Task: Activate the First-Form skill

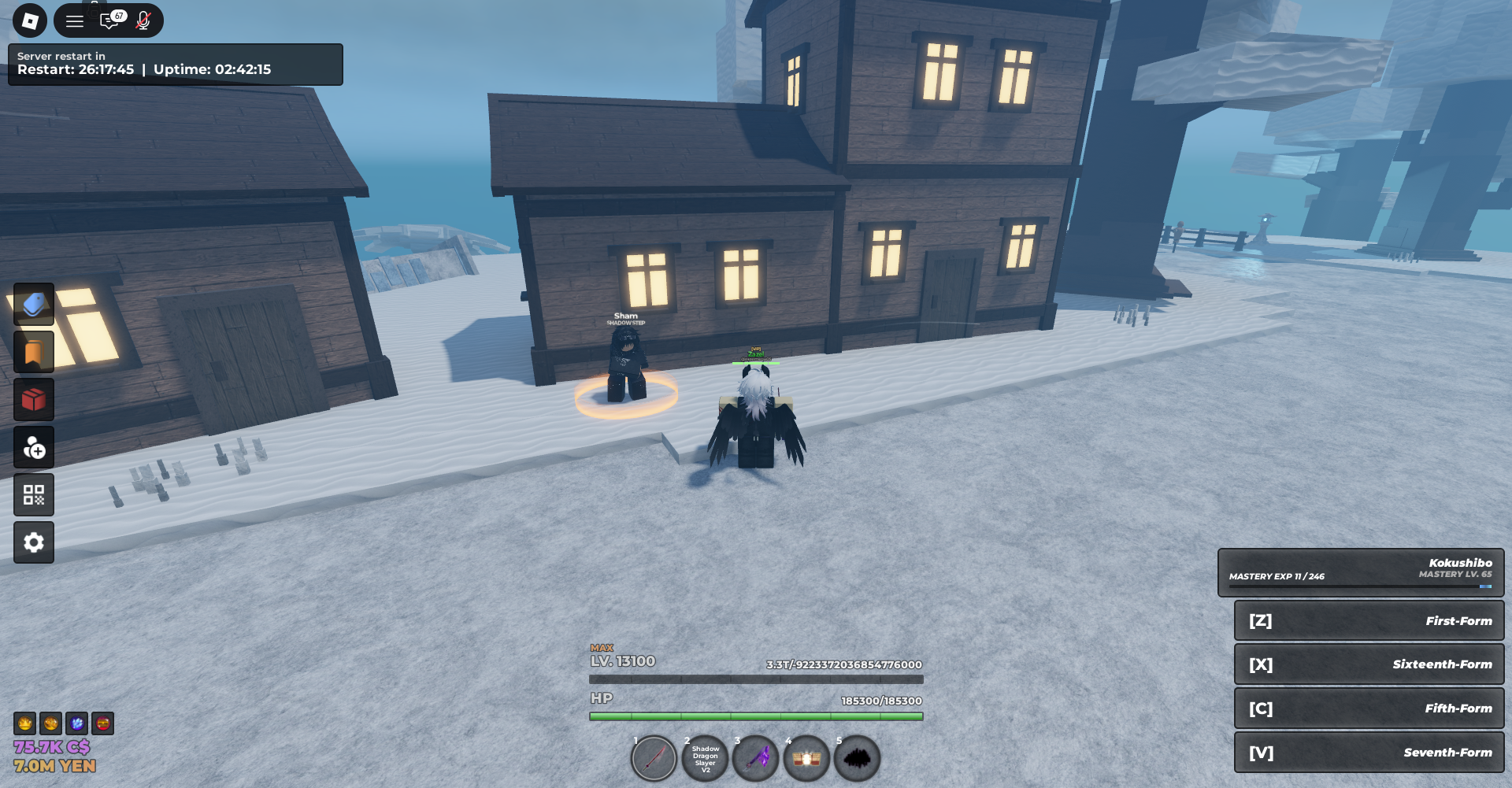Action: (x=1369, y=621)
